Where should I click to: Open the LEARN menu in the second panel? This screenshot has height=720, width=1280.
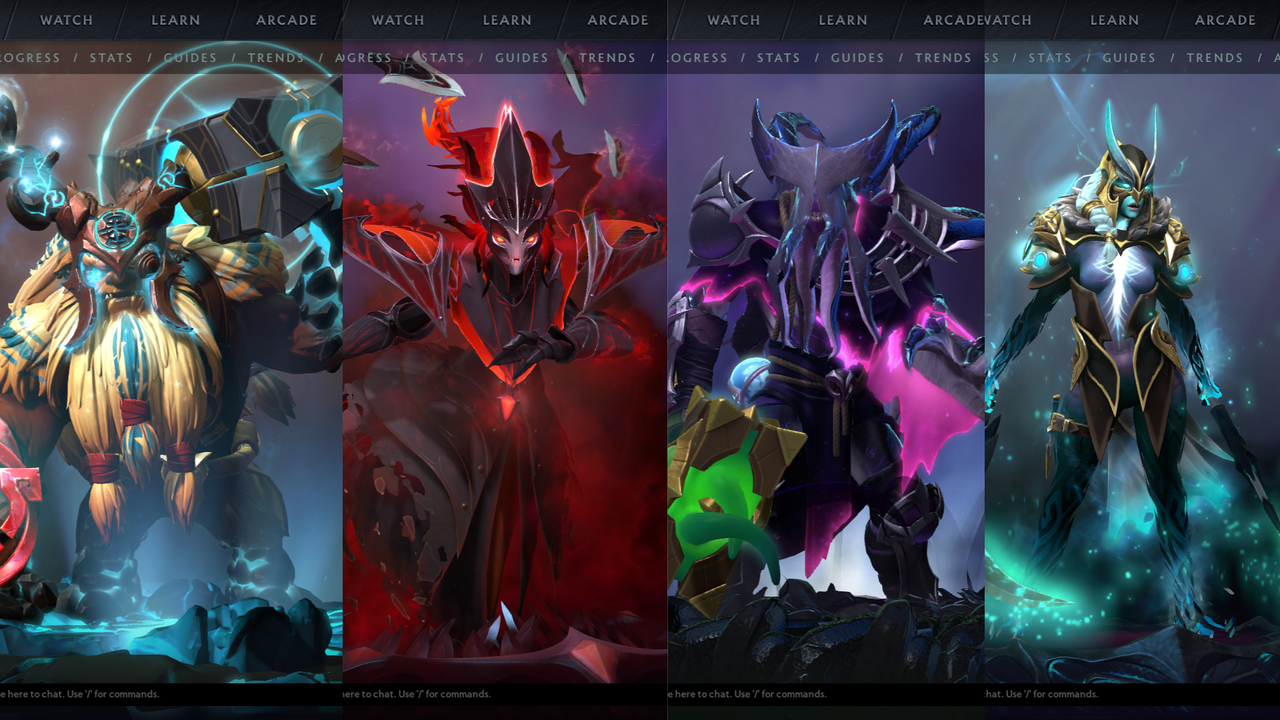507,20
